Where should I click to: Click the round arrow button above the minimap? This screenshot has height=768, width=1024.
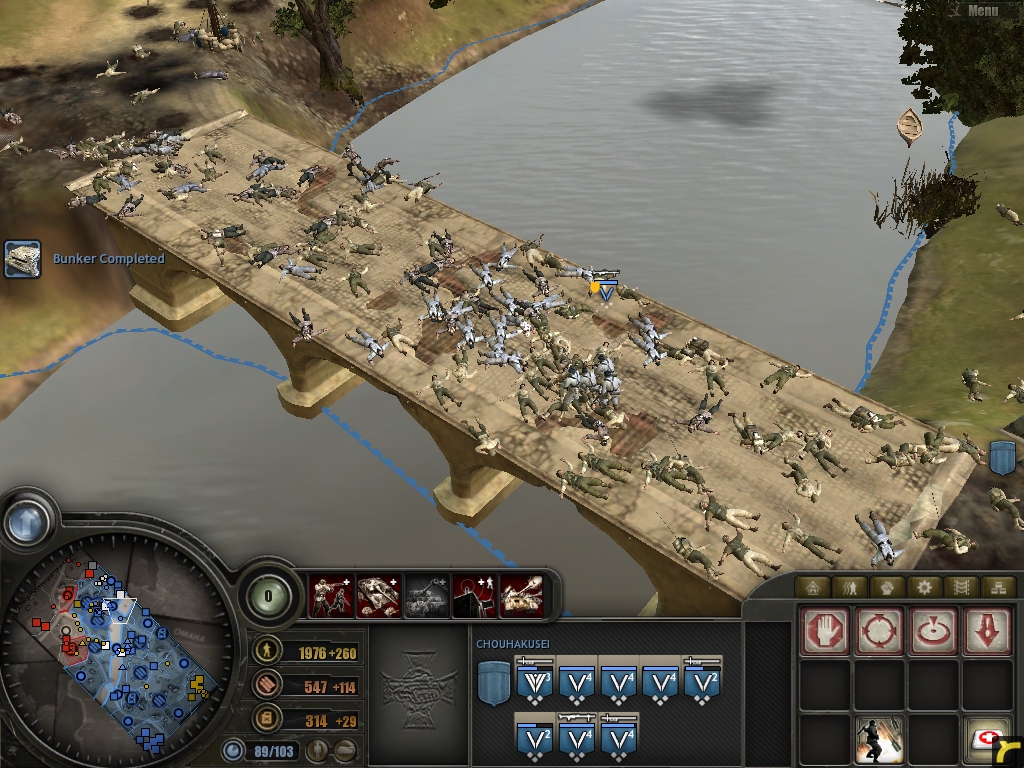(26, 521)
